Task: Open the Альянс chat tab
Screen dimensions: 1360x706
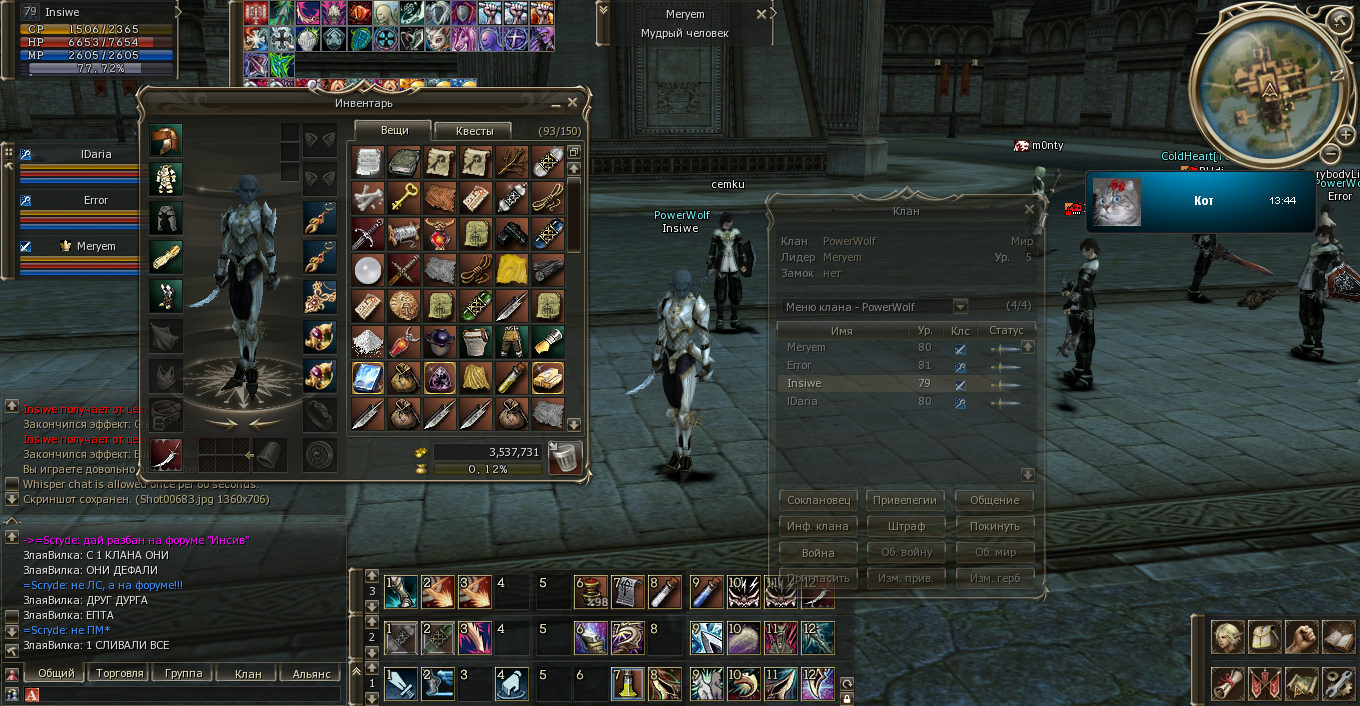Action: (x=311, y=673)
